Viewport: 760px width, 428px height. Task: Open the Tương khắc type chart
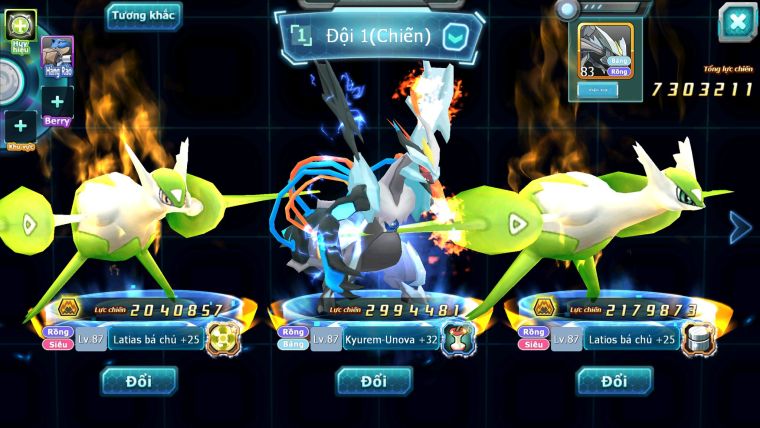click(x=144, y=16)
